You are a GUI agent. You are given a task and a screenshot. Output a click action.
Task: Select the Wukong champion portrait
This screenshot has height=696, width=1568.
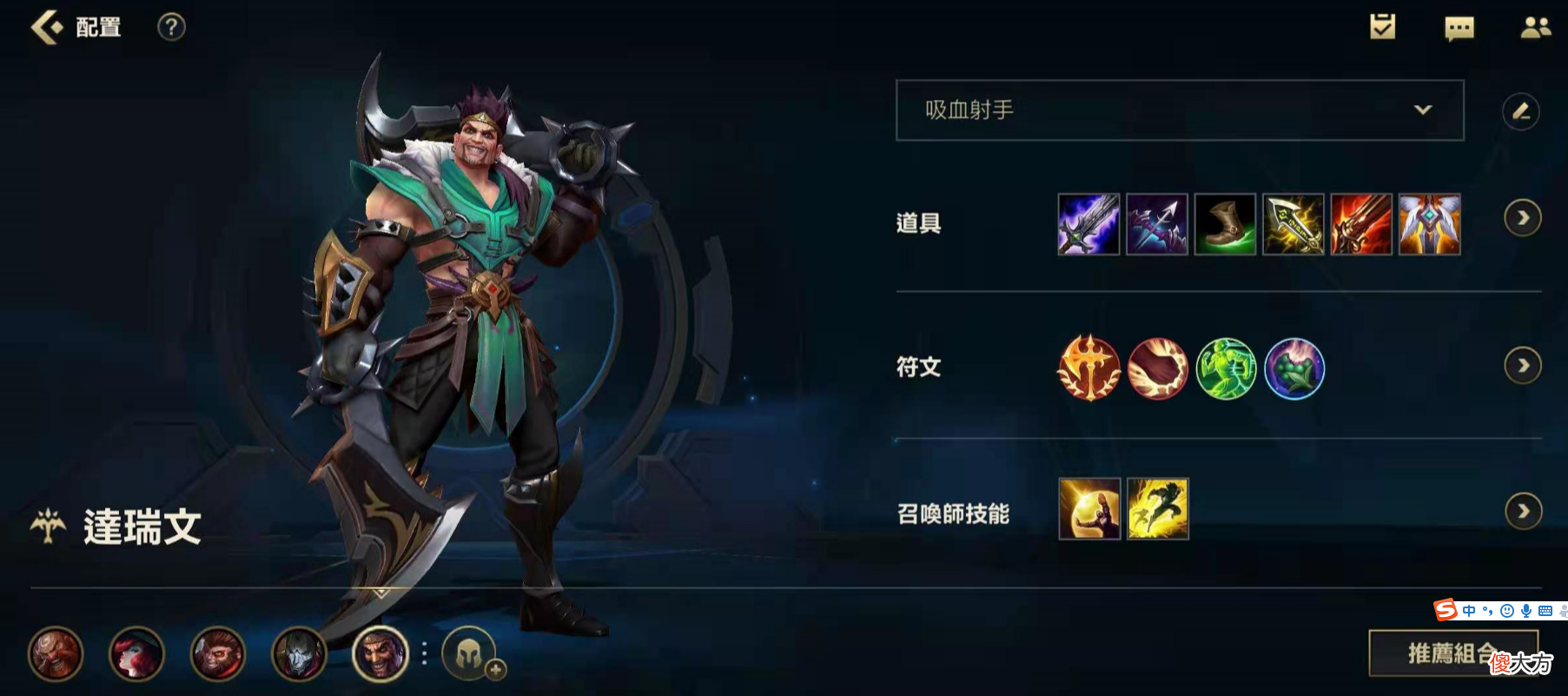(x=219, y=656)
